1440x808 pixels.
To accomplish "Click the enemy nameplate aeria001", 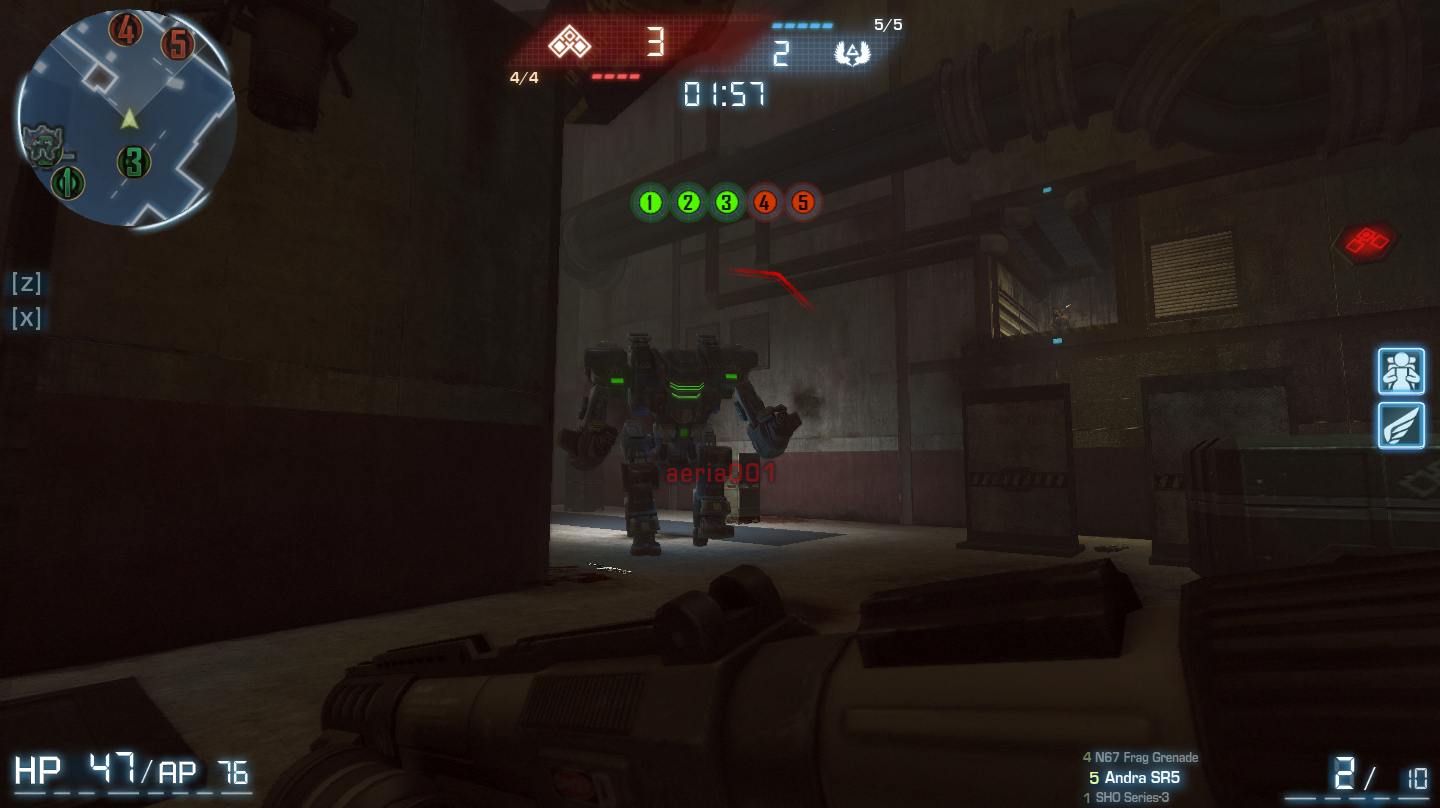I will [x=720, y=474].
